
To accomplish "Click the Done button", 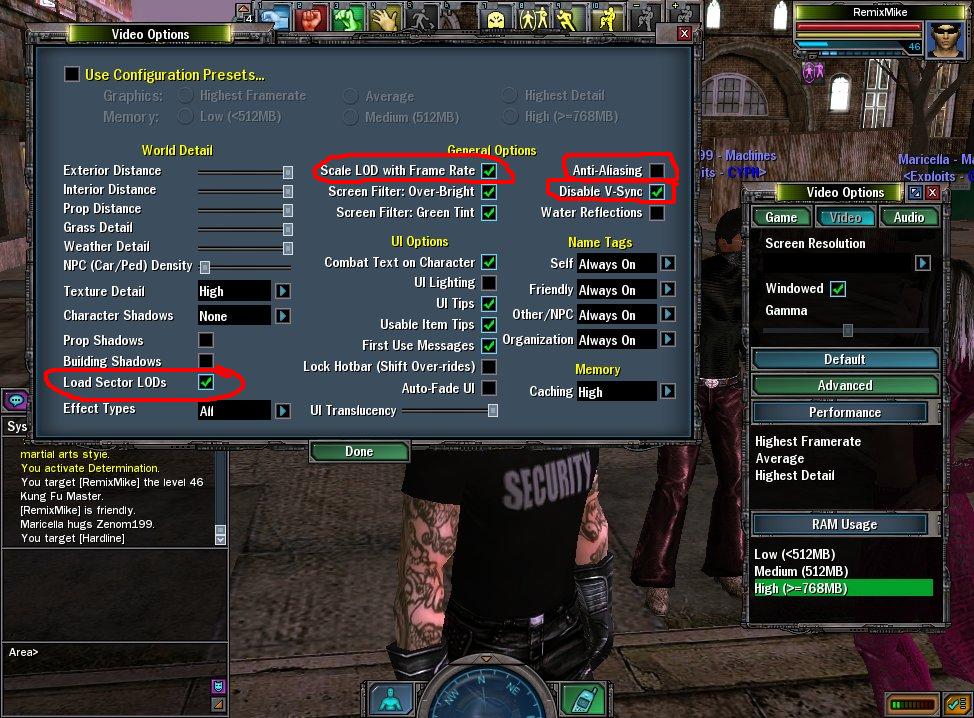I will point(358,452).
